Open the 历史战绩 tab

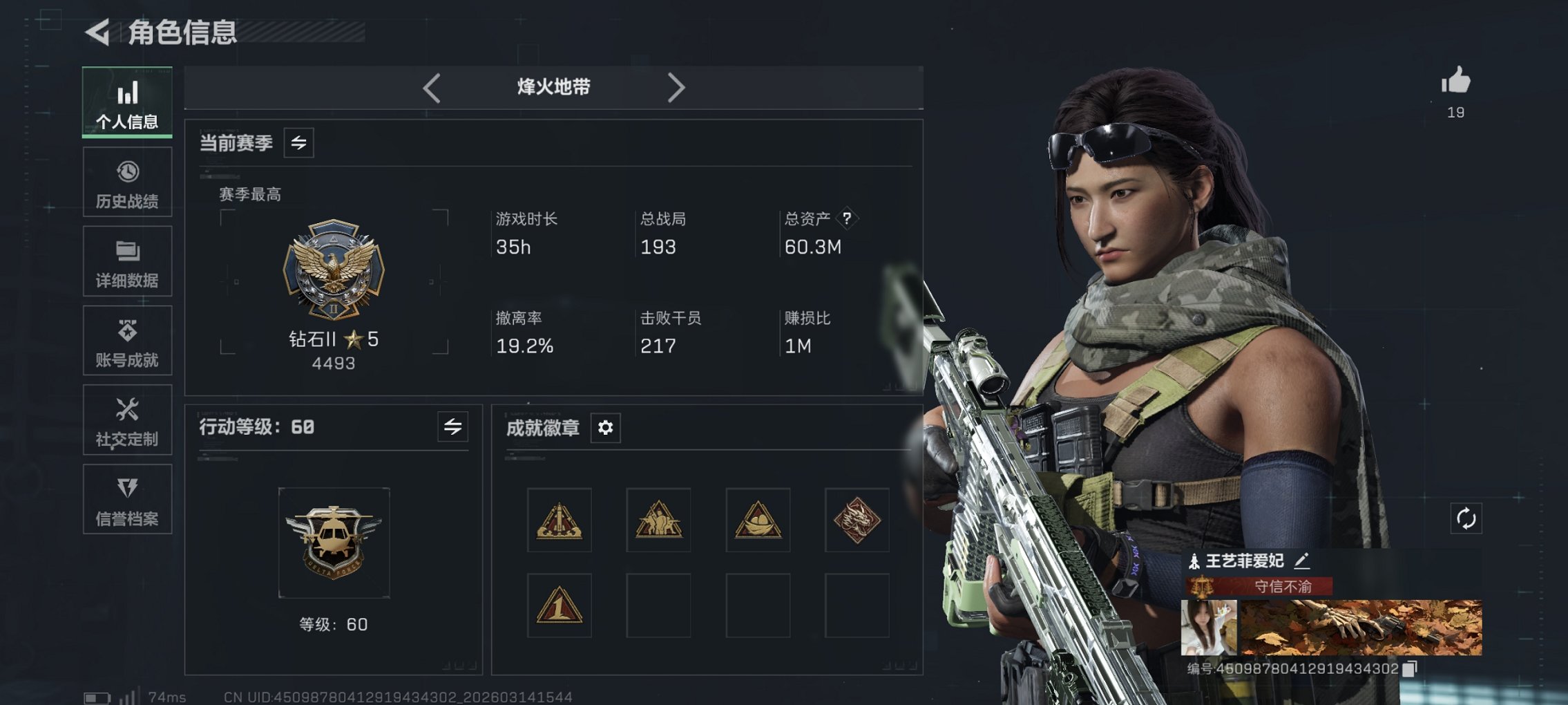[127, 182]
